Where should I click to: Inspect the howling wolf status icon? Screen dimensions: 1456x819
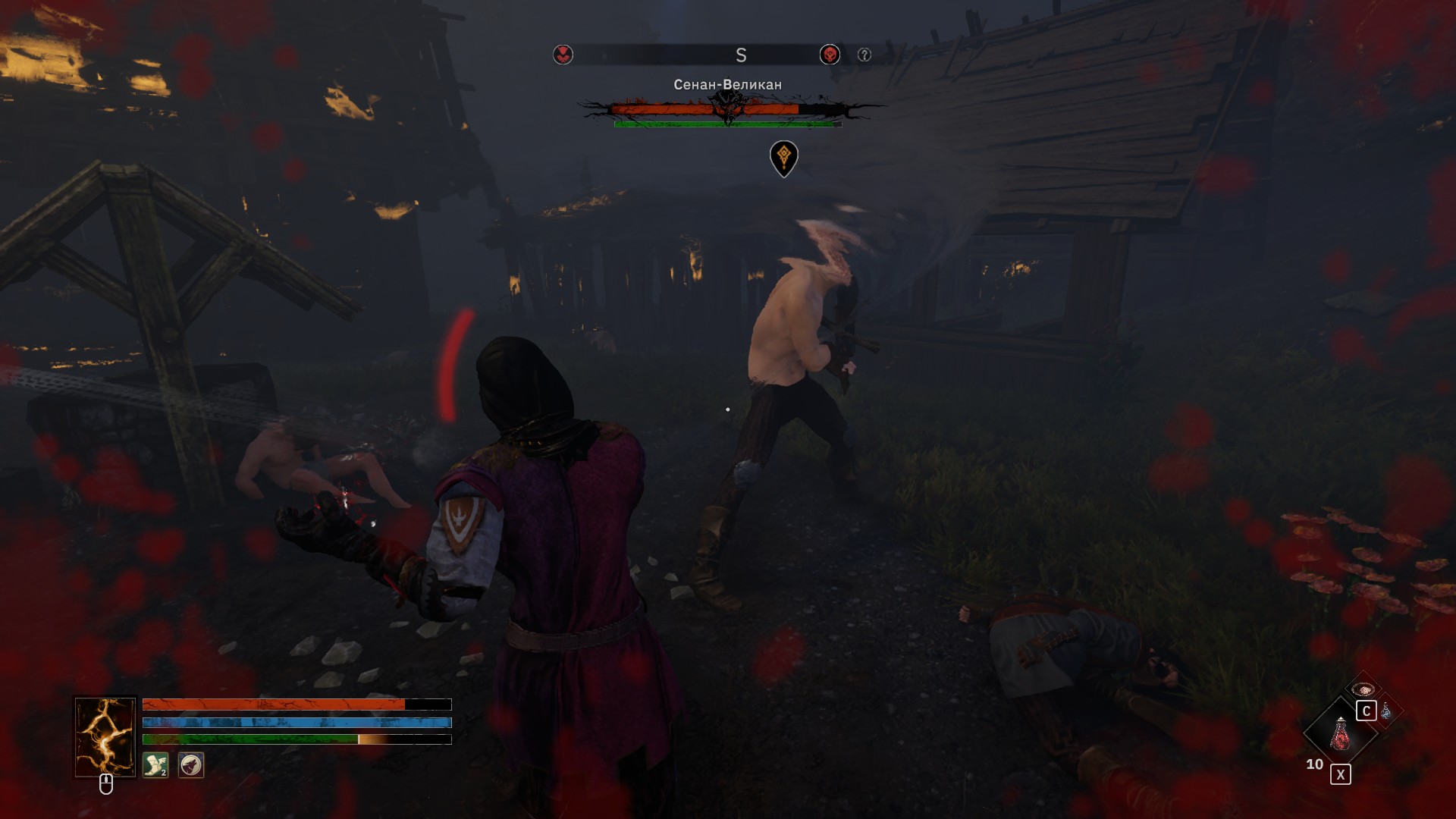191,764
